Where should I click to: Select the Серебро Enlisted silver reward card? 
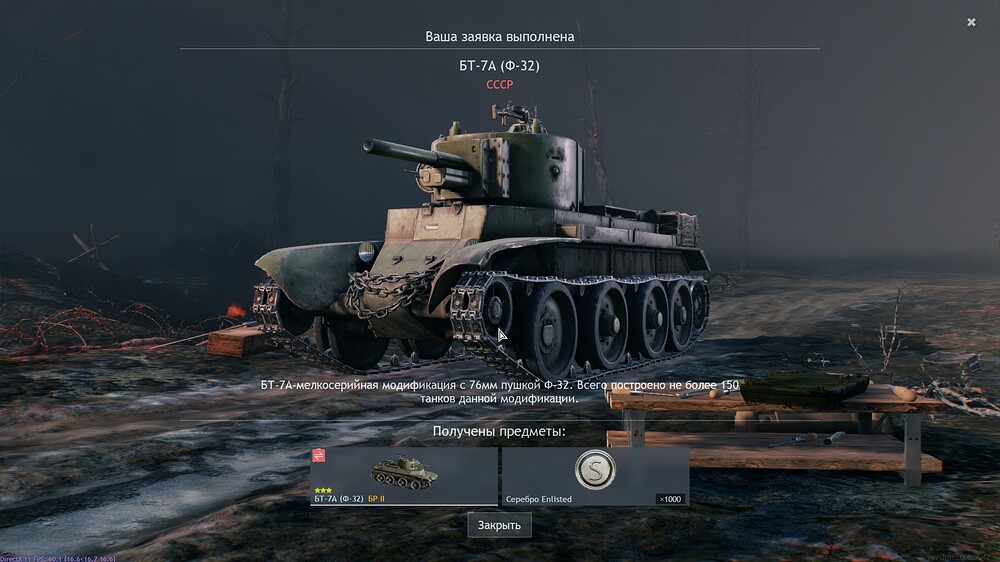click(x=595, y=476)
